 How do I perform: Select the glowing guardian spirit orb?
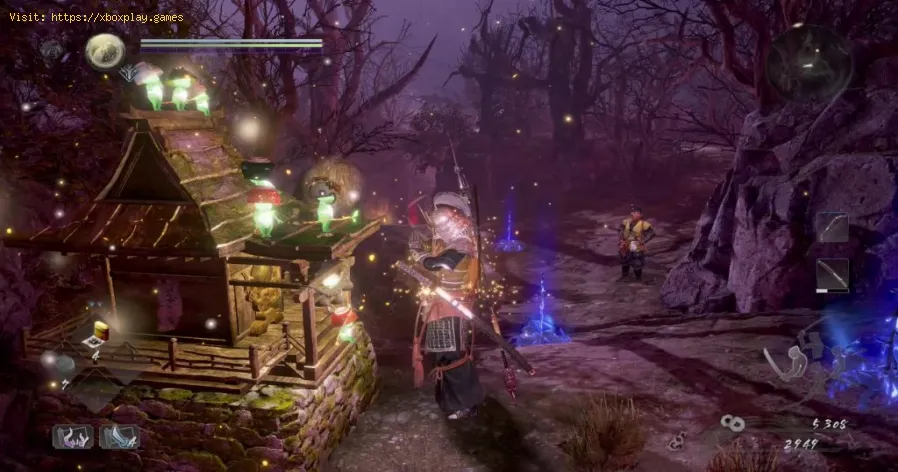pyautogui.click(x=104, y=51)
